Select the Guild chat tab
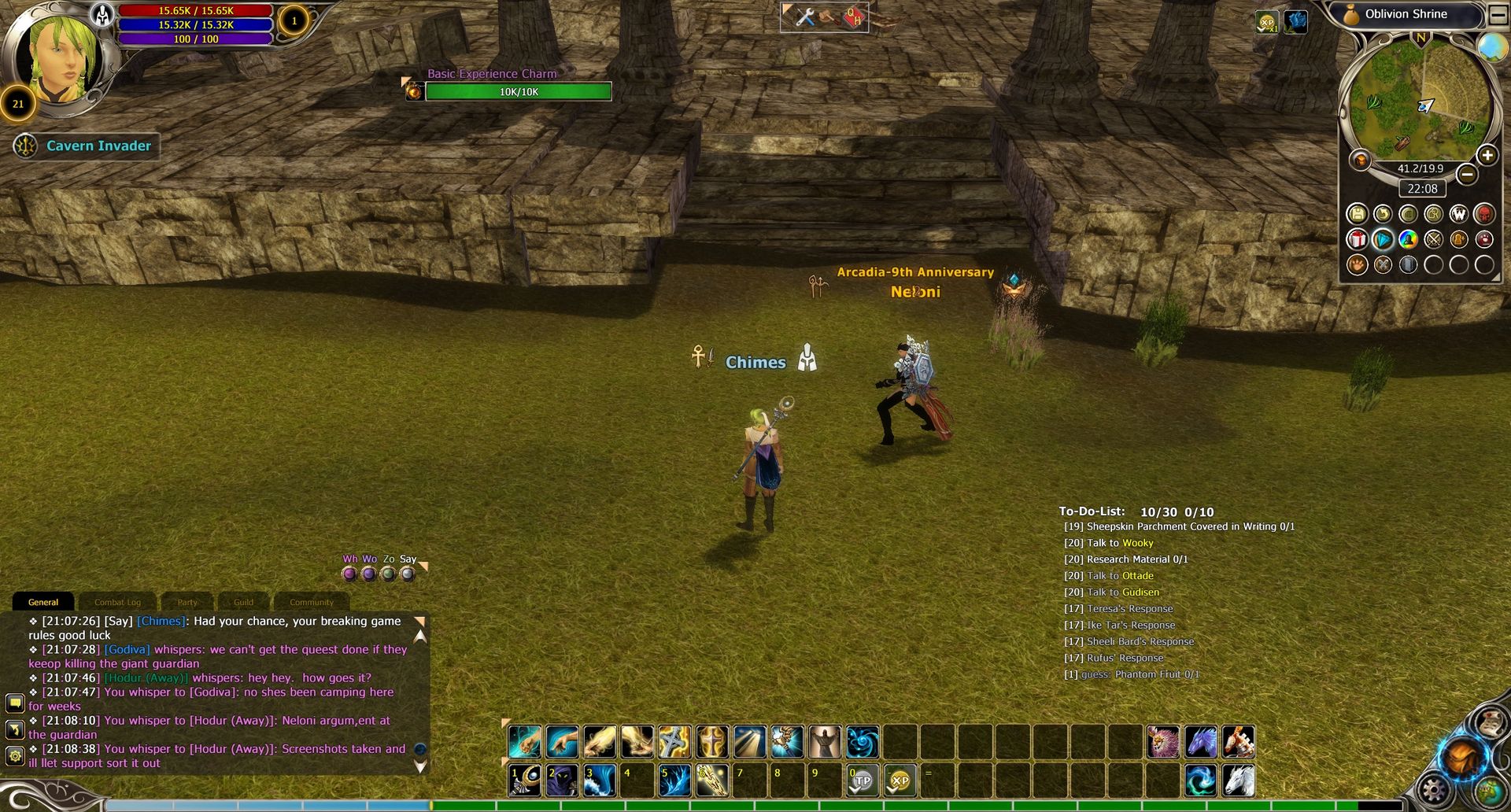The height and width of the screenshot is (812, 1511). (243, 603)
